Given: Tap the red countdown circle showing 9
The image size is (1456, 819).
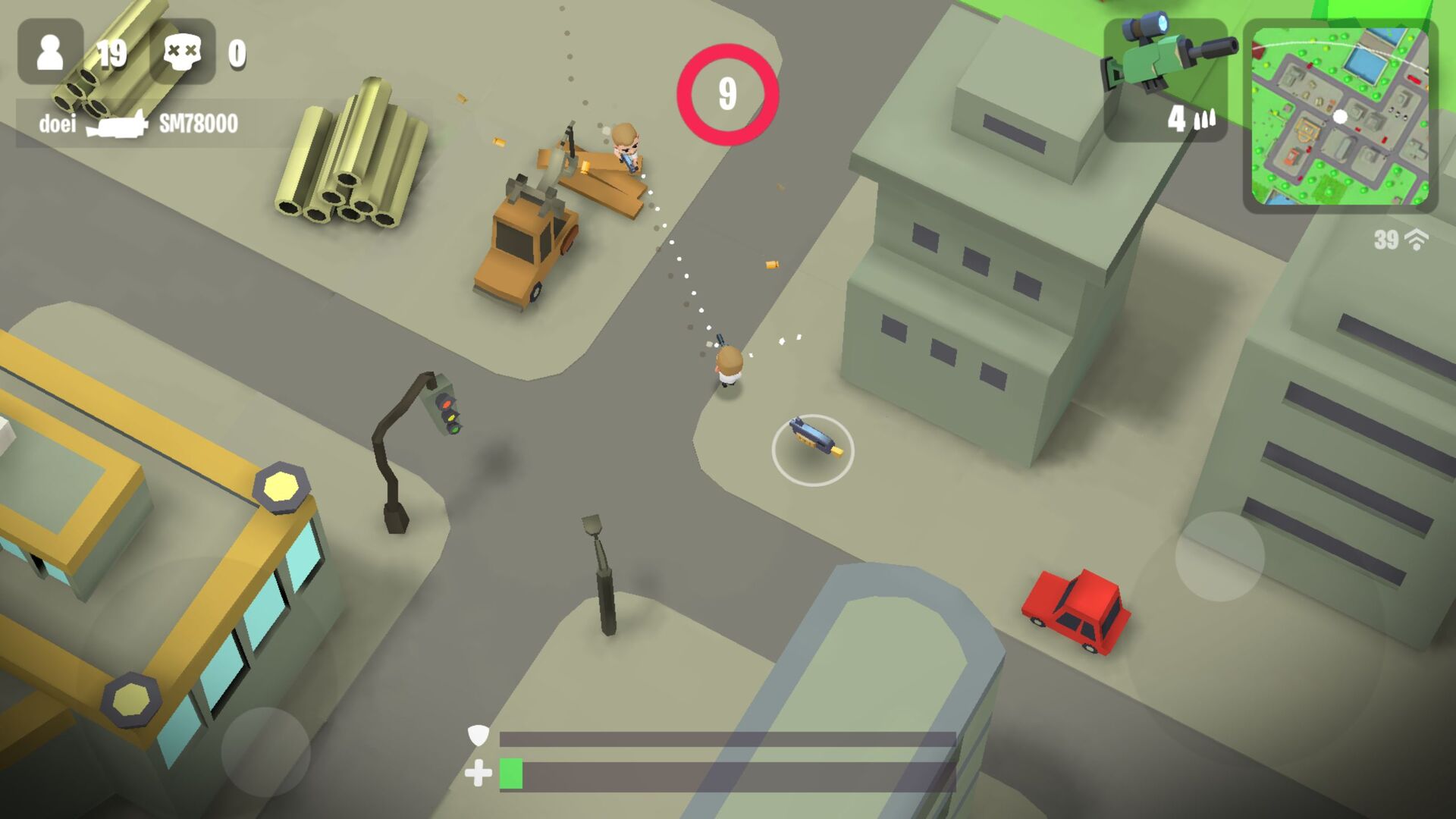Looking at the screenshot, I should [730, 92].
